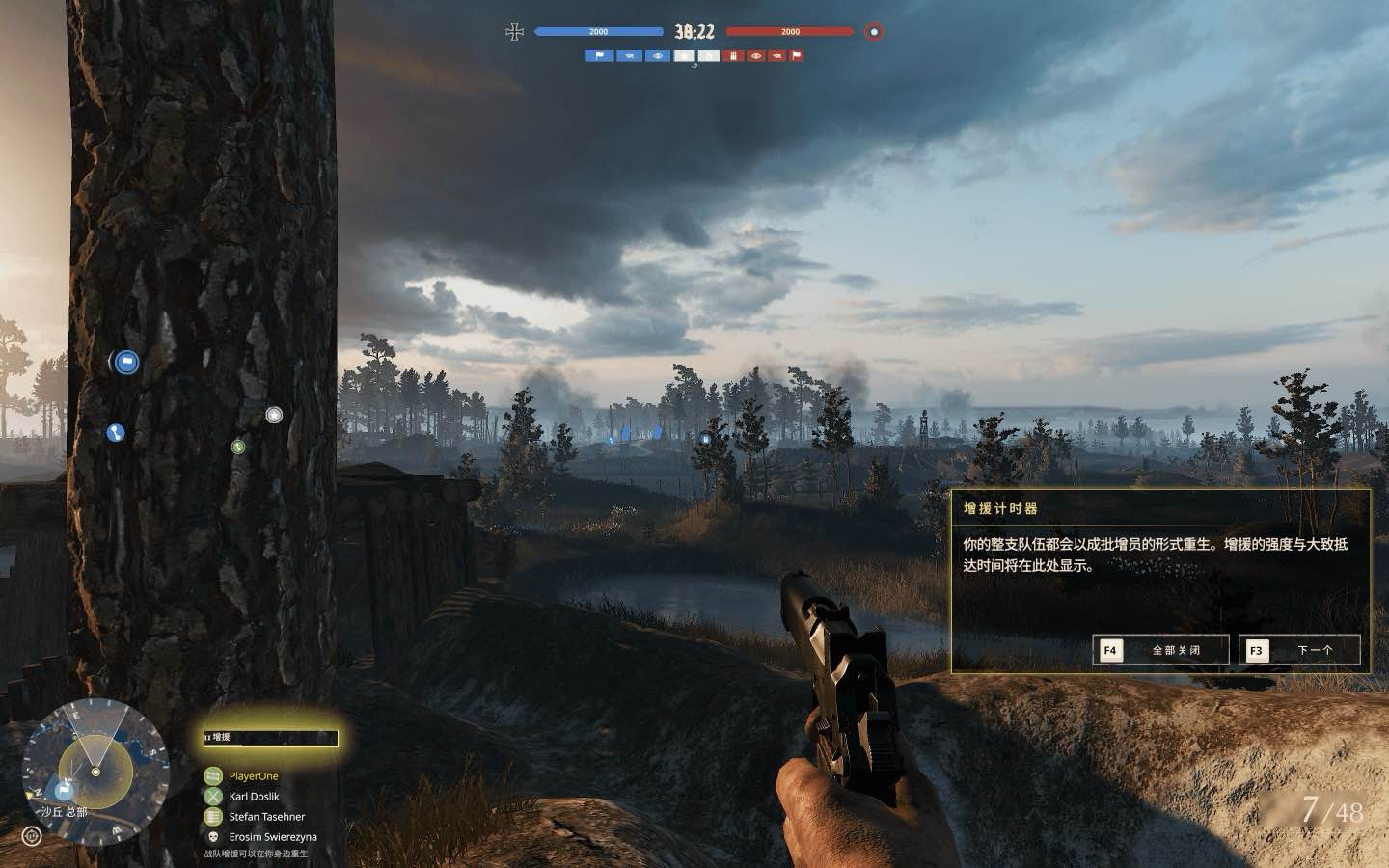This screenshot has height=868, width=1389.
Task: Click the red circle faction emblem
Action: 874,32
